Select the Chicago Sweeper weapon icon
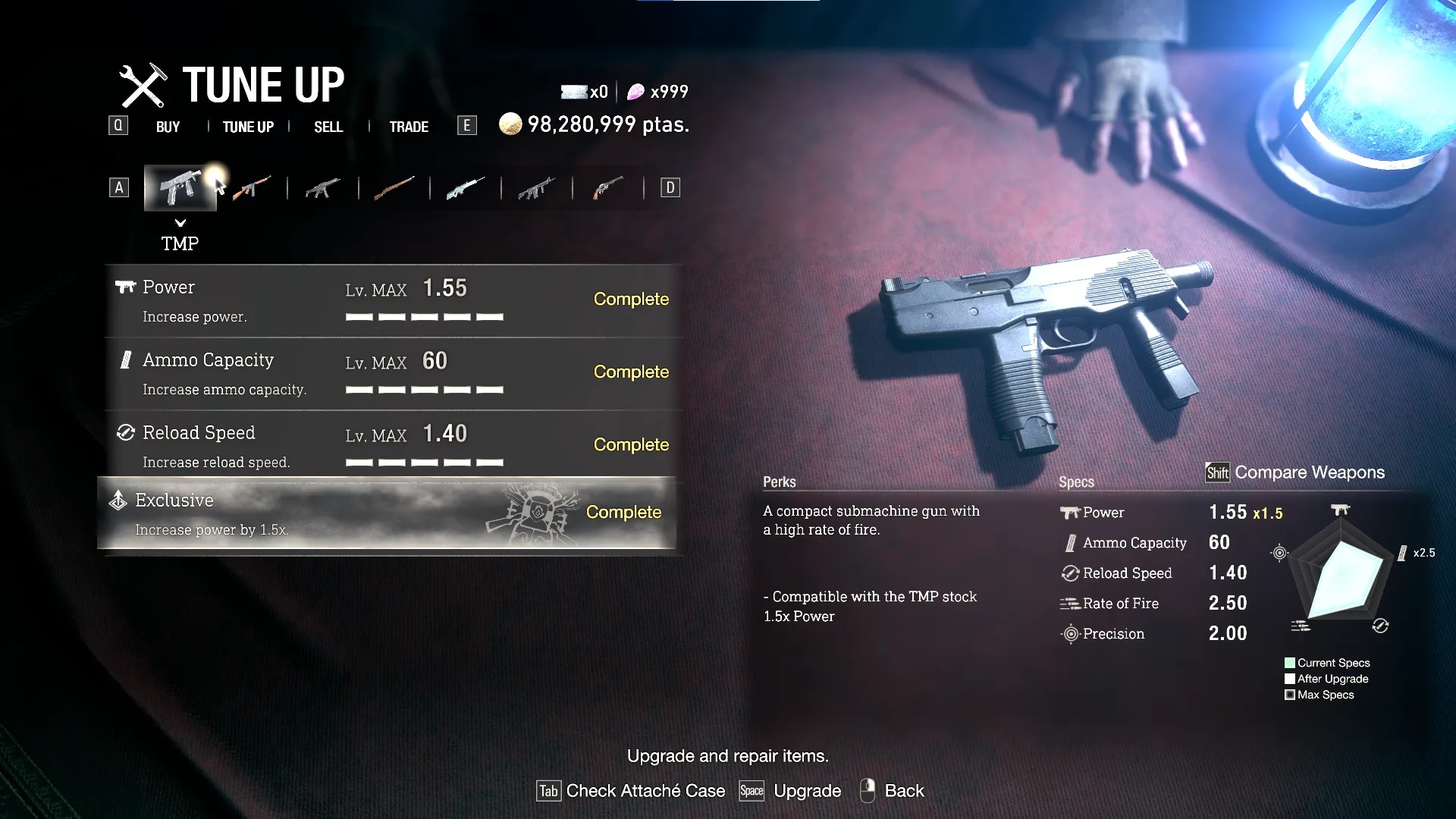The height and width of the screenshot is (819, 1456). coord(252,187)
